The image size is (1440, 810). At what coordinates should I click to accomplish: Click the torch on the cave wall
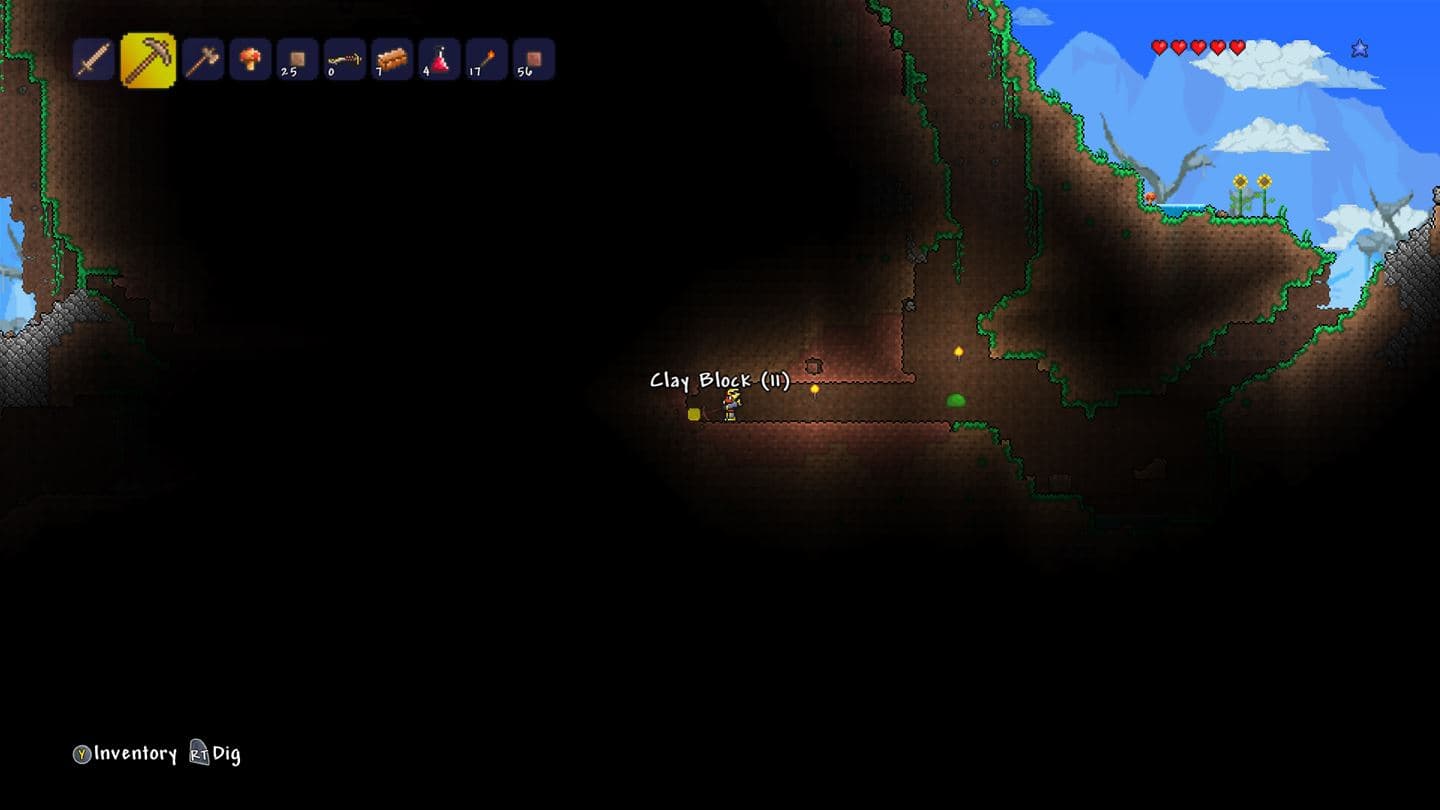(957, 351)
